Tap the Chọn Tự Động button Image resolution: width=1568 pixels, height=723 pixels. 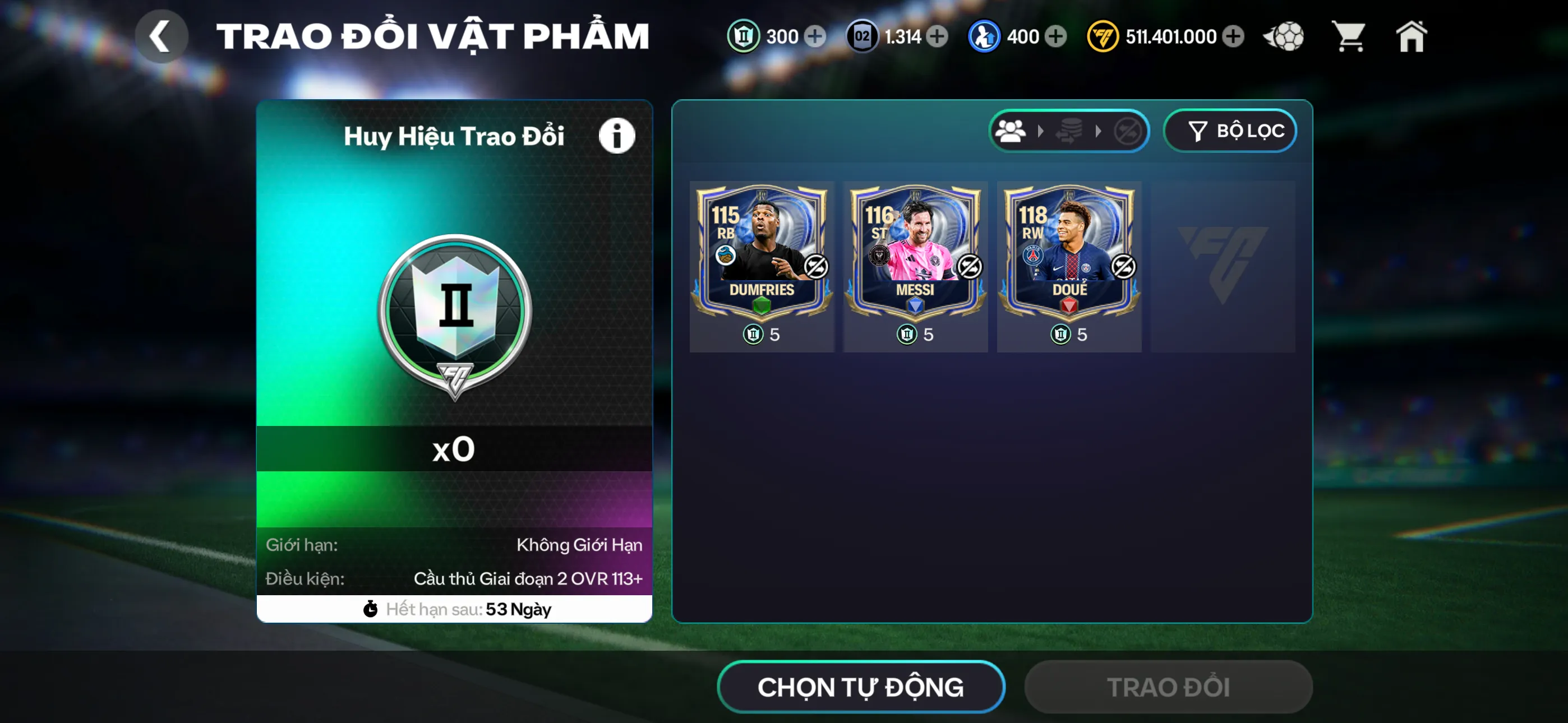click(860, 687)
